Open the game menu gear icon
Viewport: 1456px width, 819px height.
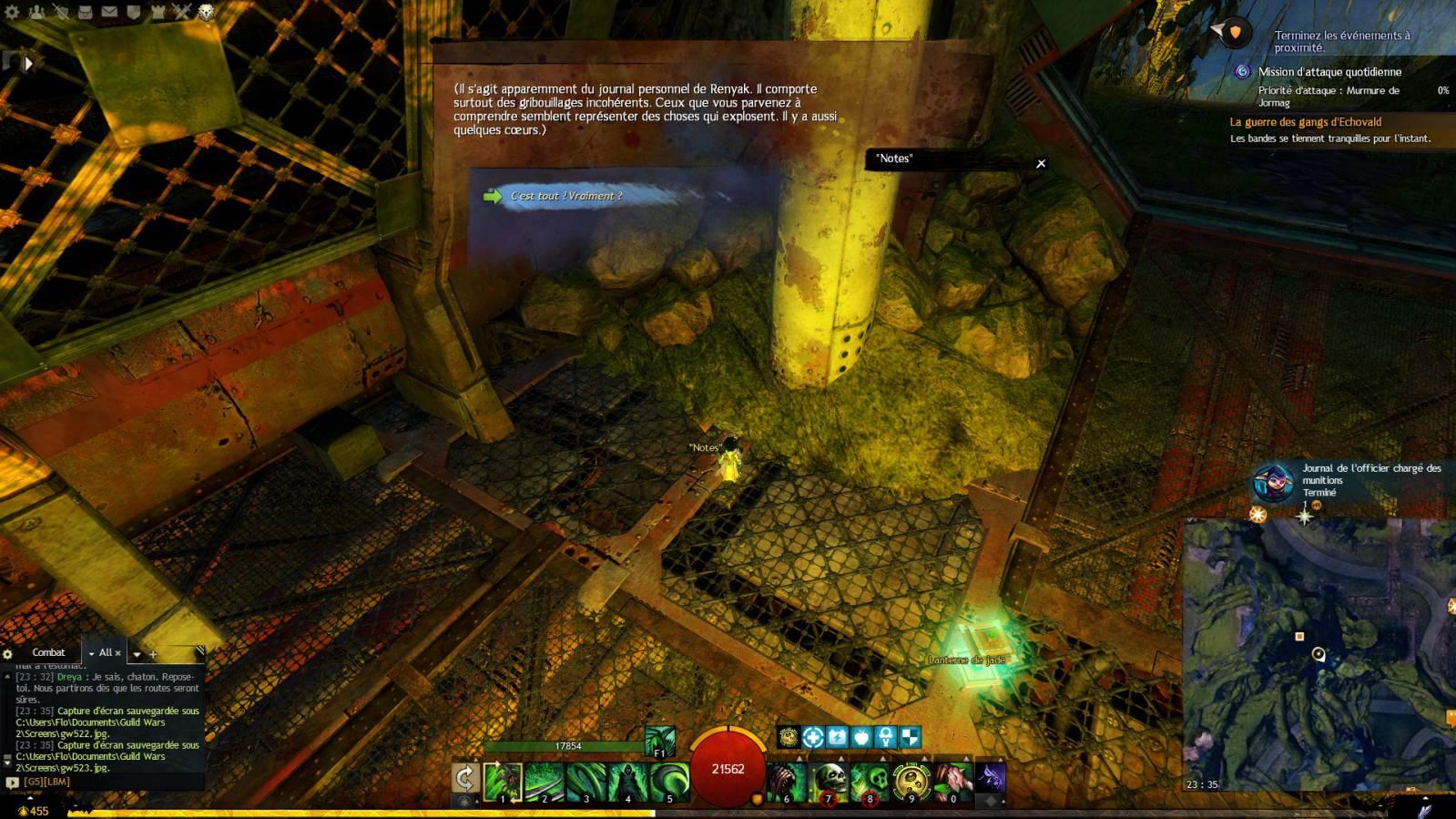click(x=12, y=12)
